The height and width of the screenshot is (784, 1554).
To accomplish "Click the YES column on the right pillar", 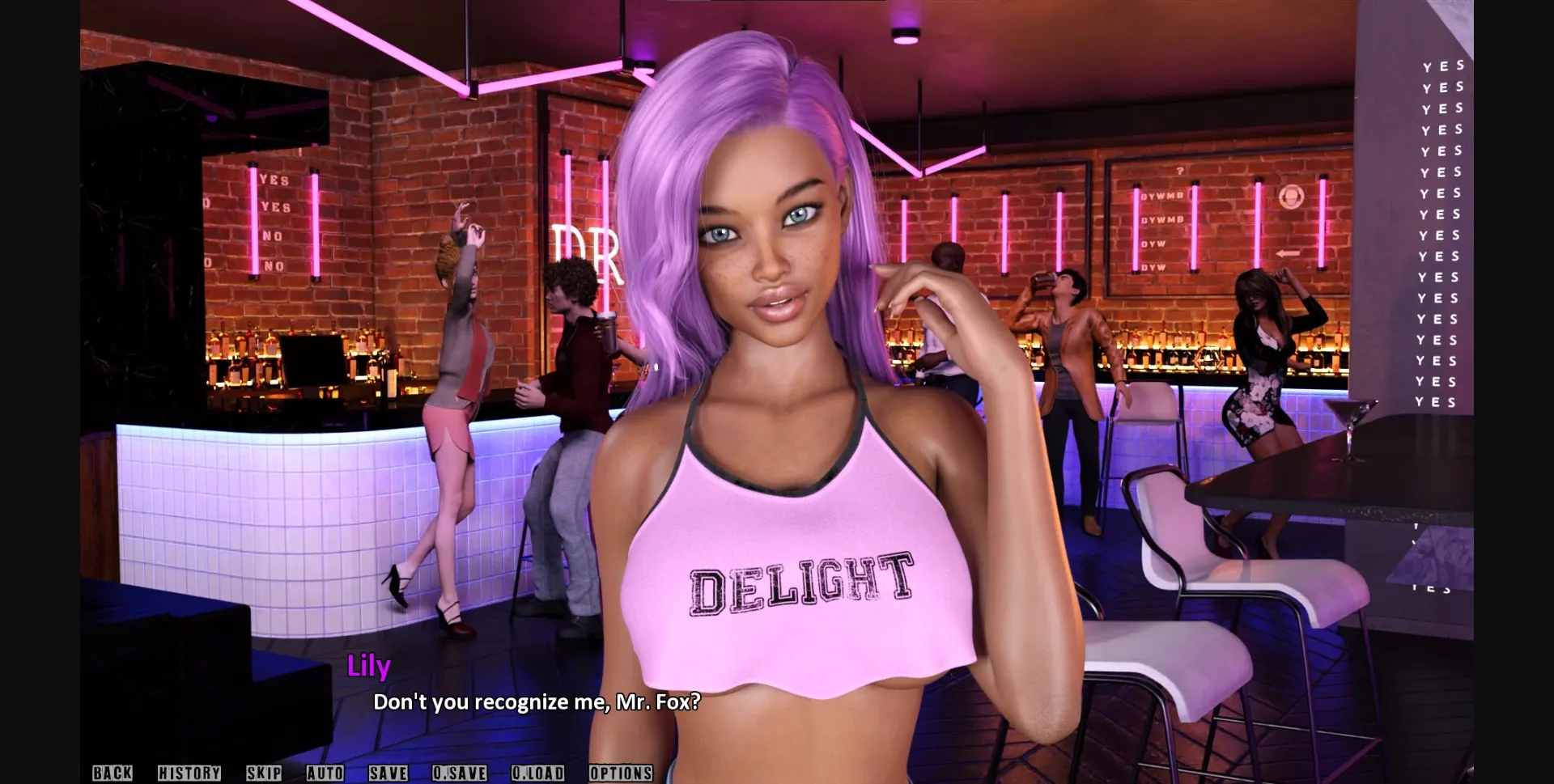I will (1441, 235).
